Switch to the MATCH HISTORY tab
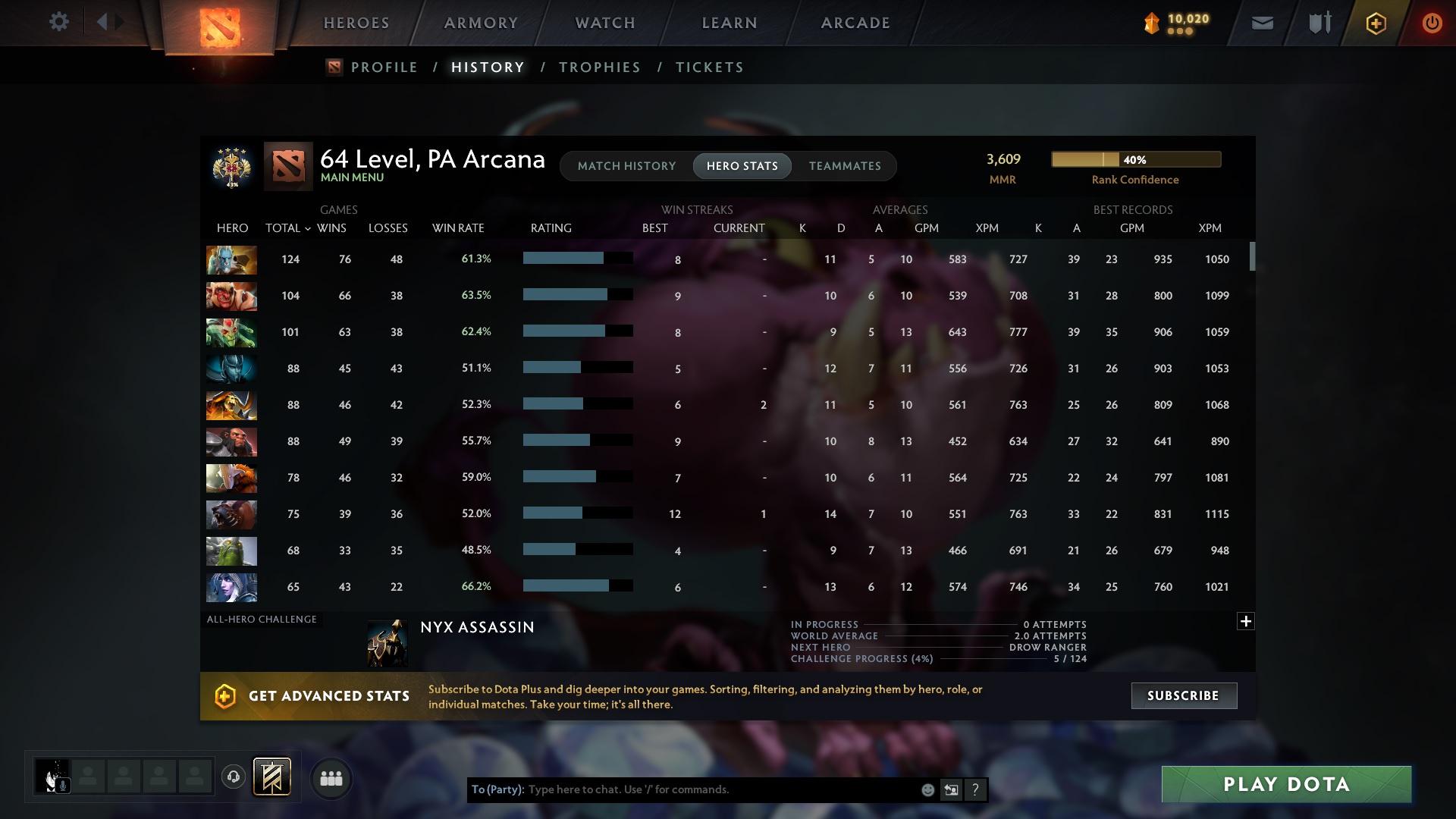 click(626, 166)
